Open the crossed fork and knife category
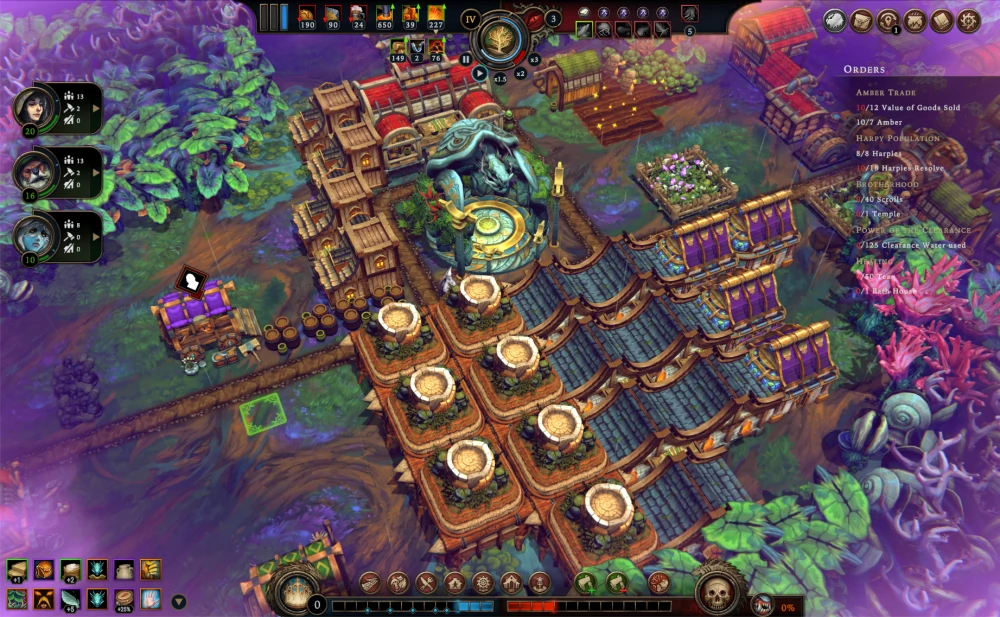 (x=427, y=582)
